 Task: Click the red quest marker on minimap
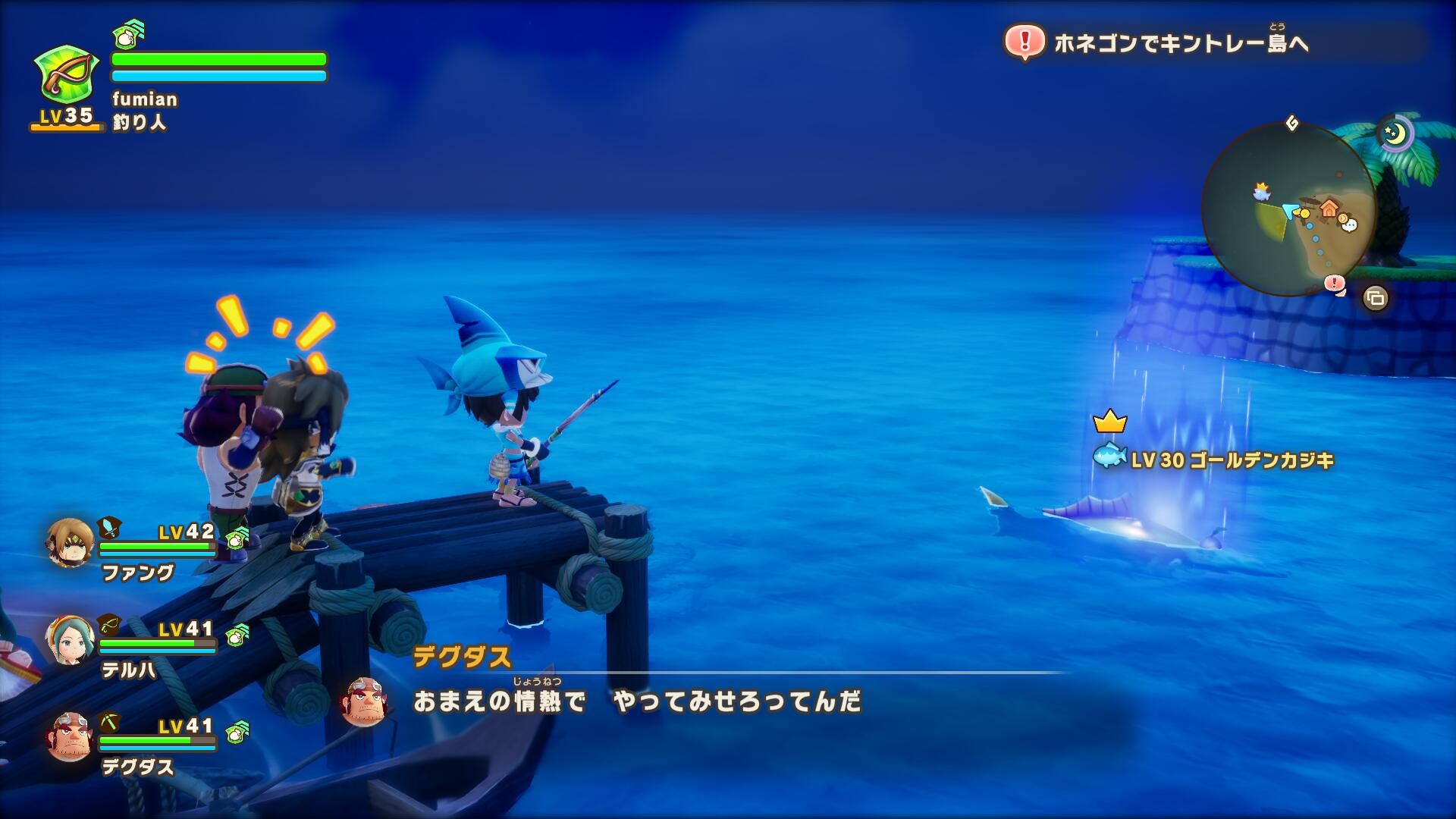pos(1334,284)
